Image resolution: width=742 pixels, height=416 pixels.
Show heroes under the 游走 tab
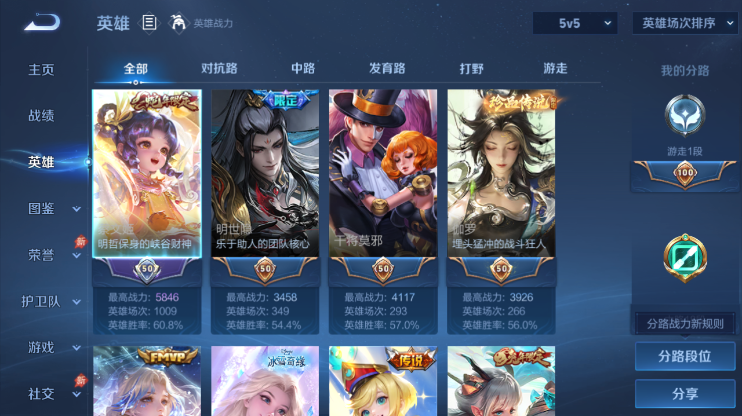click(x=555, y=69)
